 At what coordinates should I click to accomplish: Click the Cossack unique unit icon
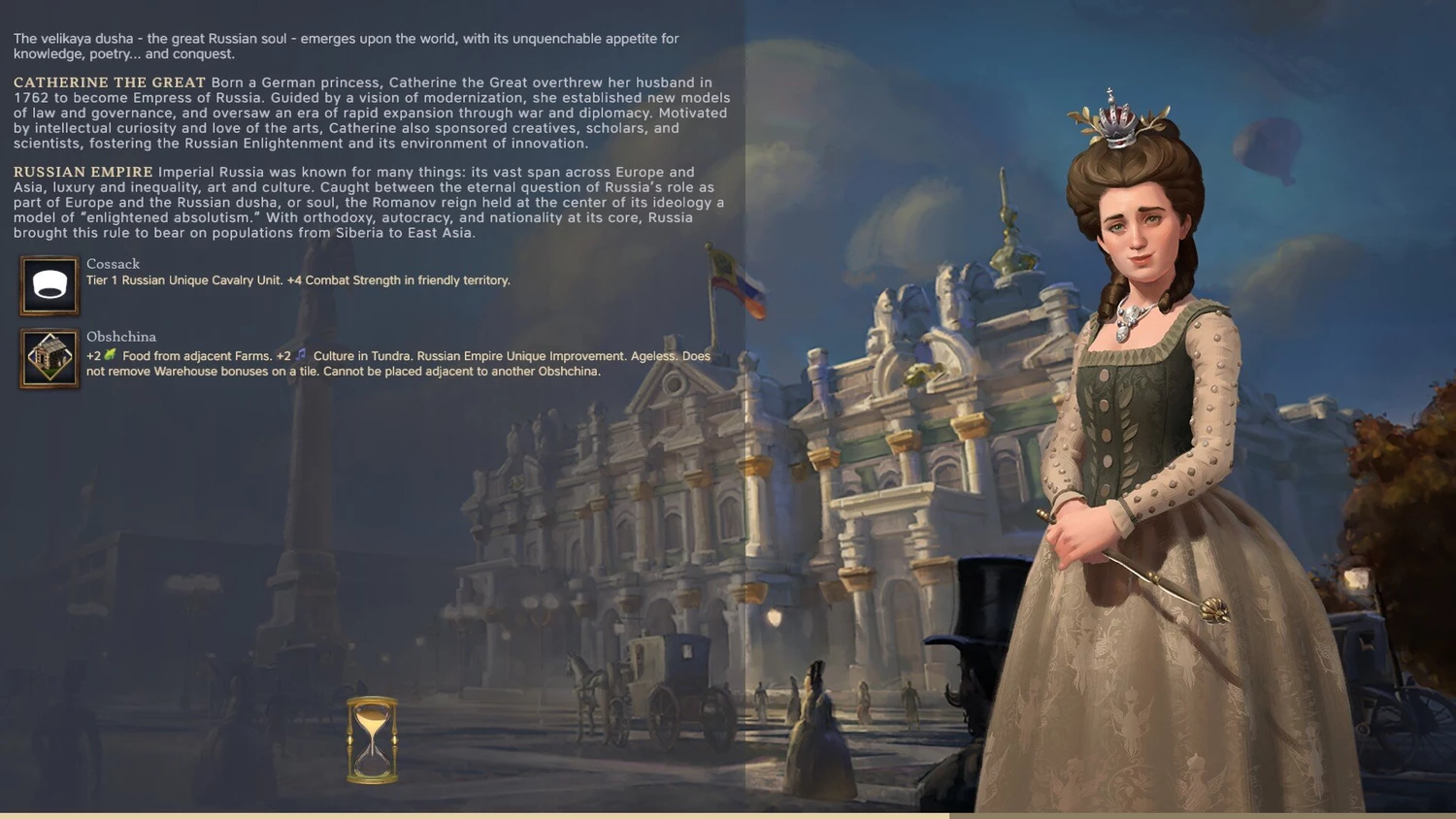(50, 285)
